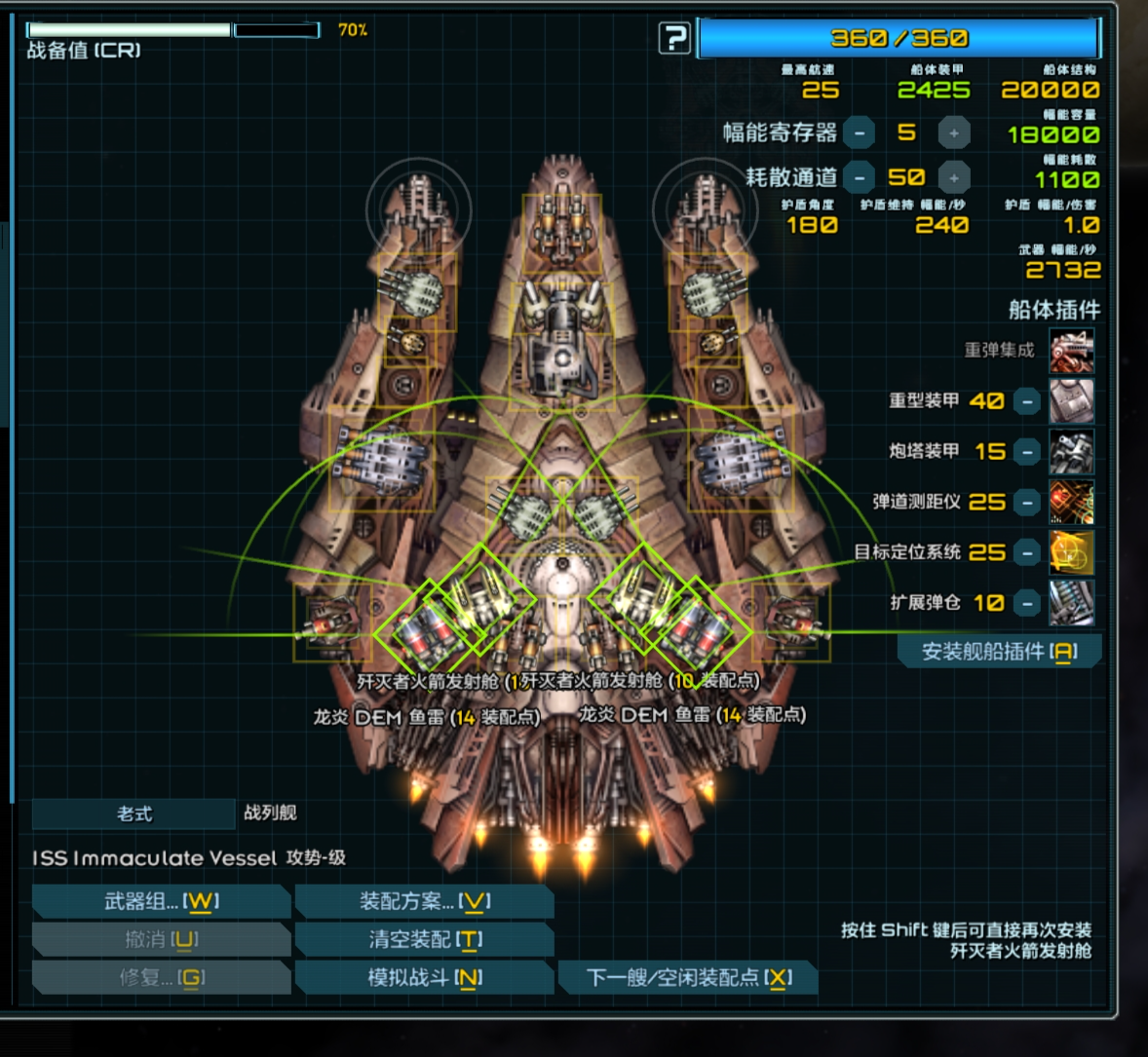Select the 老式 ship design tag
Screen dimensions: 1148x1057
point(134,813)
